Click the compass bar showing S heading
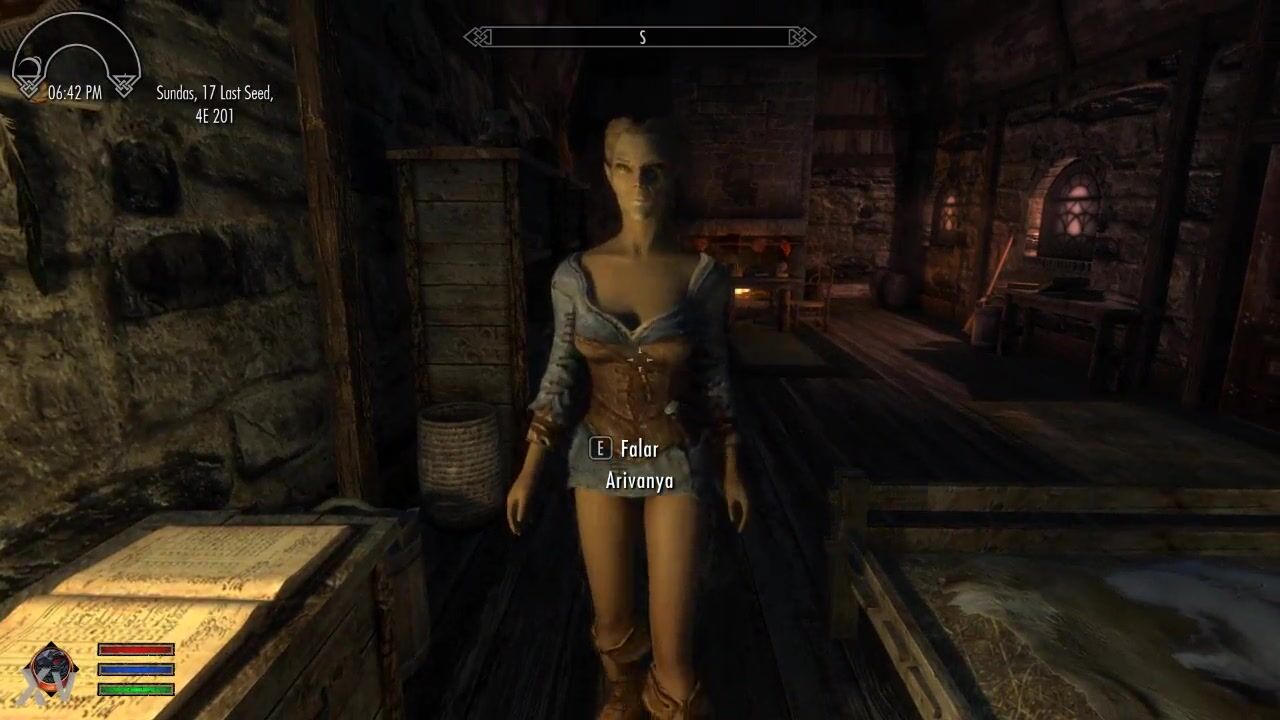Image resolution: width=1280 pixels, height=720 pixels. (640, 38)
